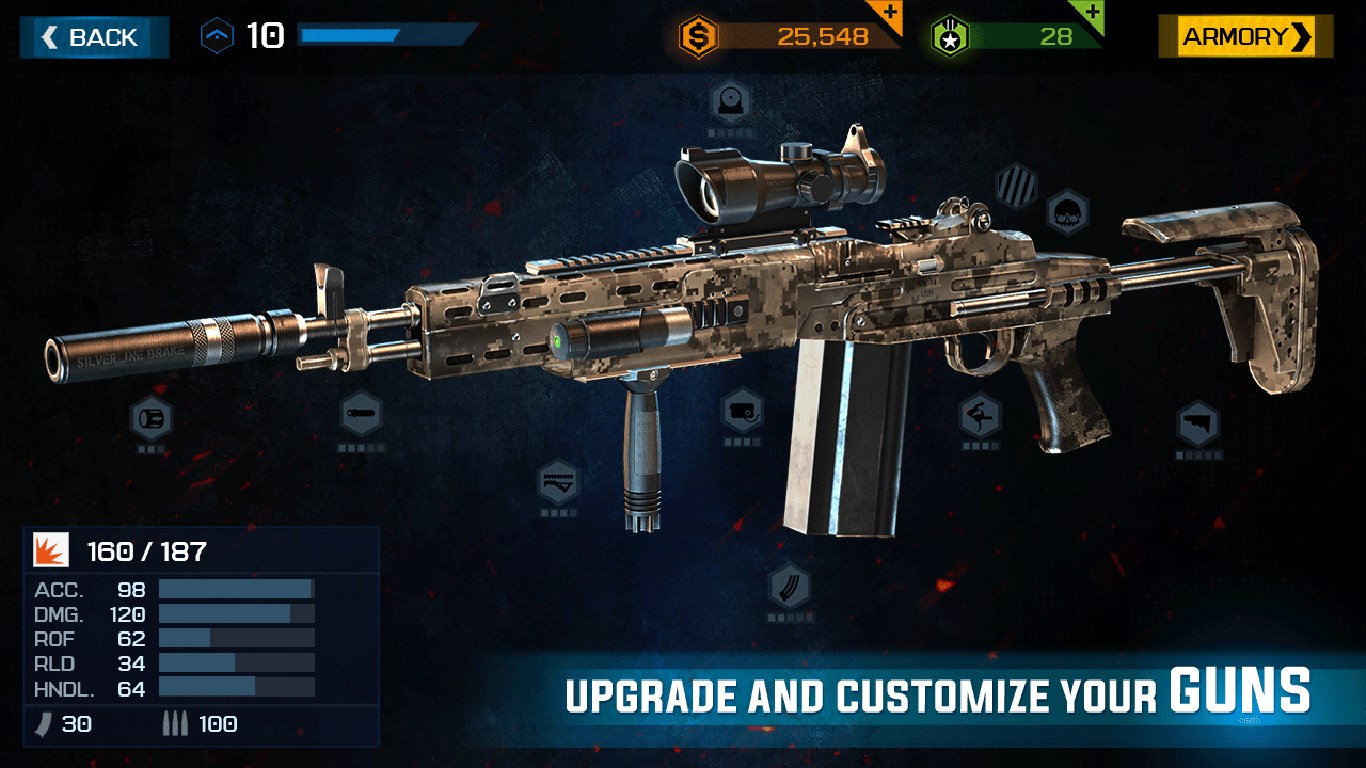This screenshot has height=768, width=1366.
Task: Click the foregrip attachment slot icon
Action: point(558,483)
